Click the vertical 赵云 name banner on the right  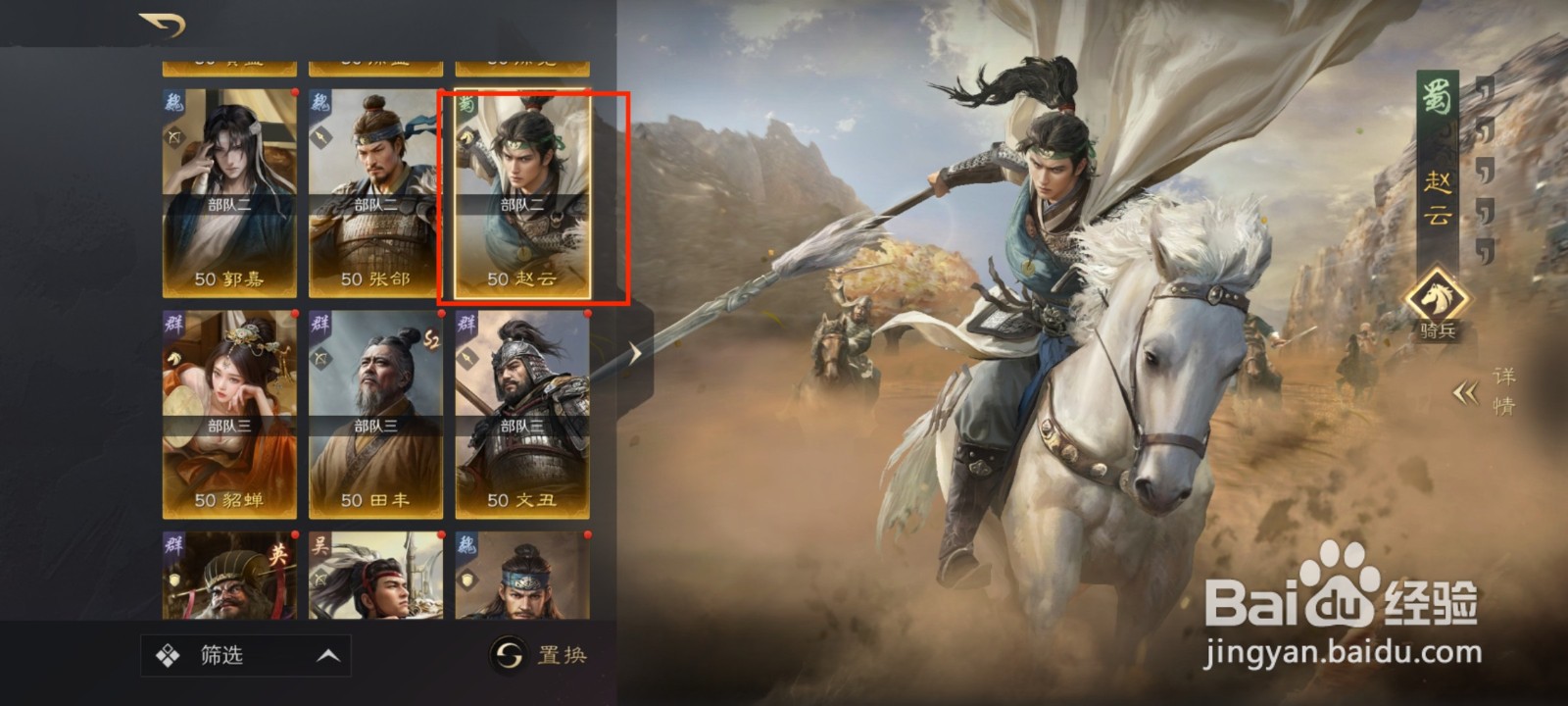(x=1437, y=196)
